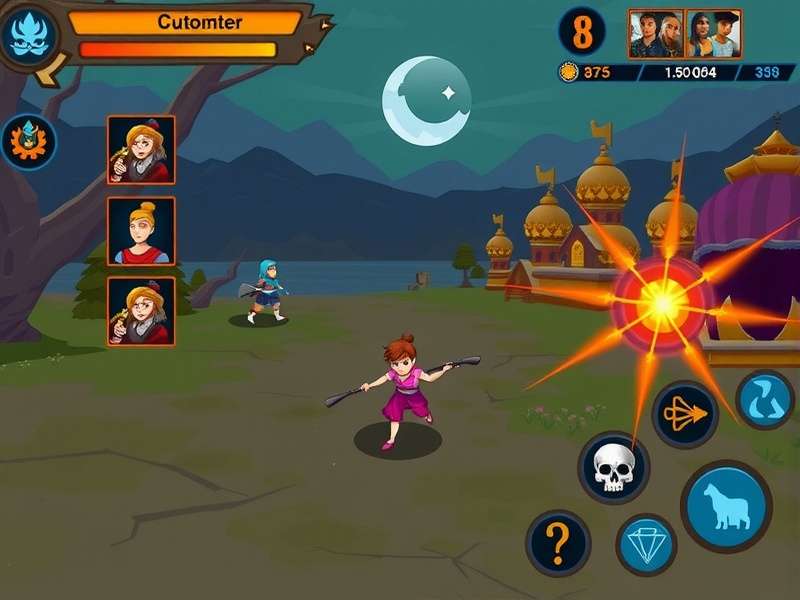Image resolution: width=800 pixels, height=600 pixels.
Task: Select the orange number 8 badge
Action: (x=582, y=31)
